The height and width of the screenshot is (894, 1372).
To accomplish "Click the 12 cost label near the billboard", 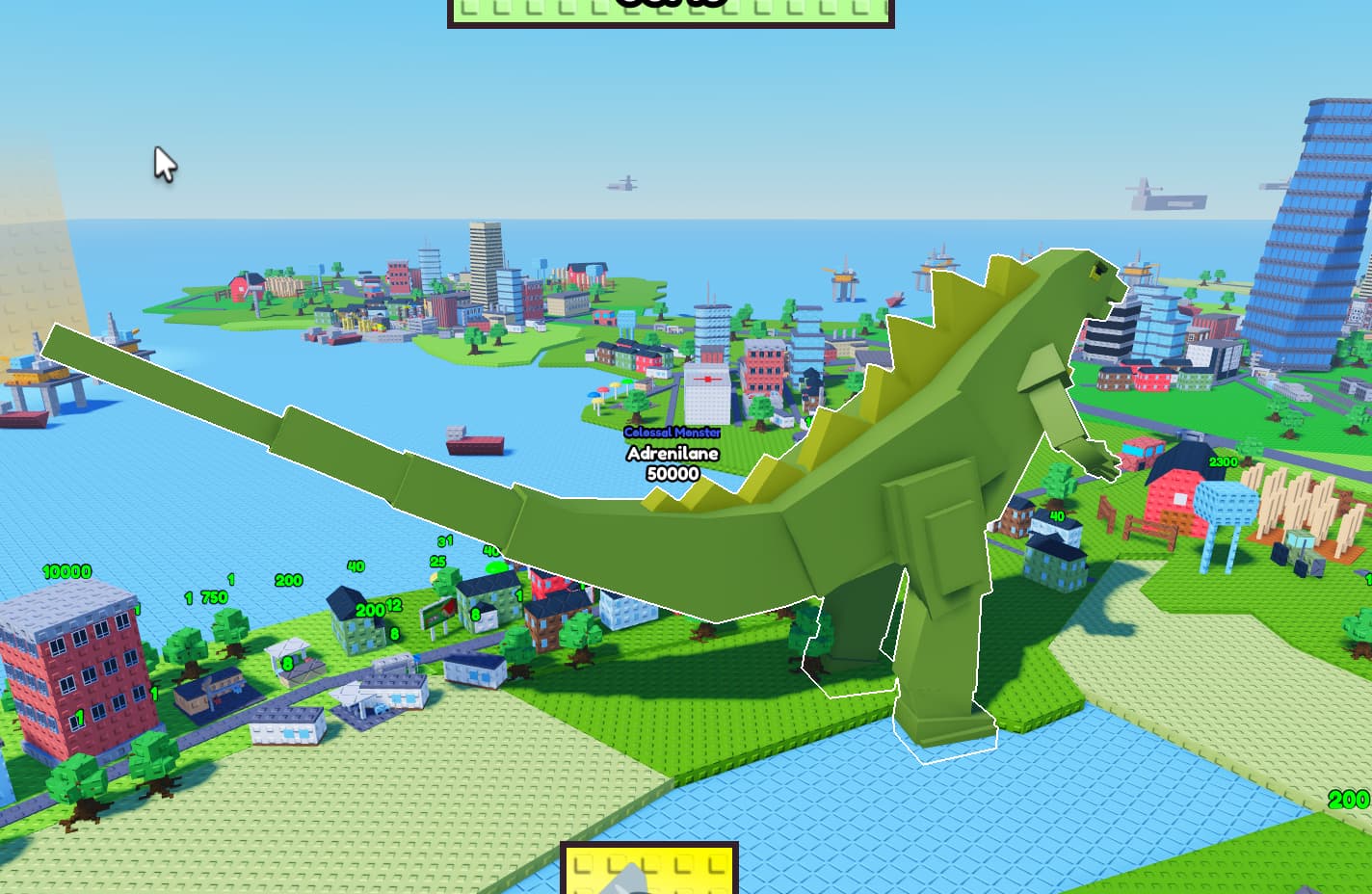I will coord(393,605).
